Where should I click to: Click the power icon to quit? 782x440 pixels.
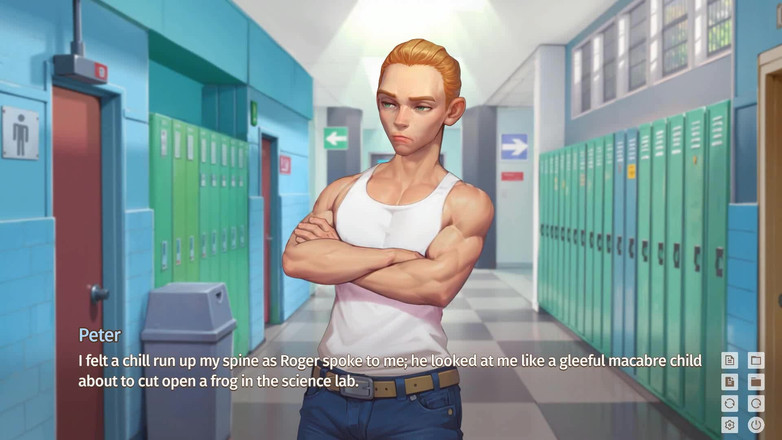pos(756,425)
